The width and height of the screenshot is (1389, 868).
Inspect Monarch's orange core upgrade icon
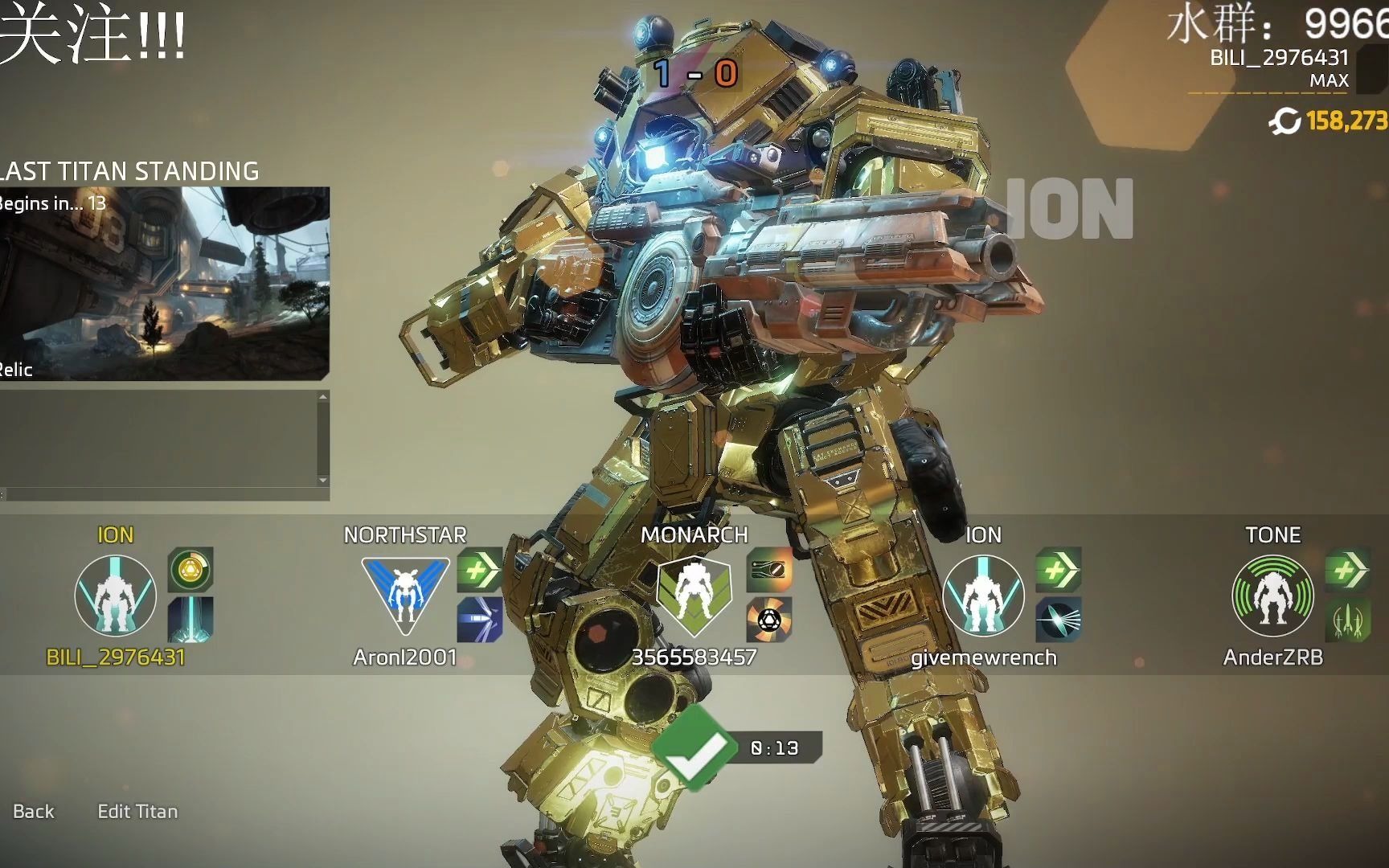[769, 620]
